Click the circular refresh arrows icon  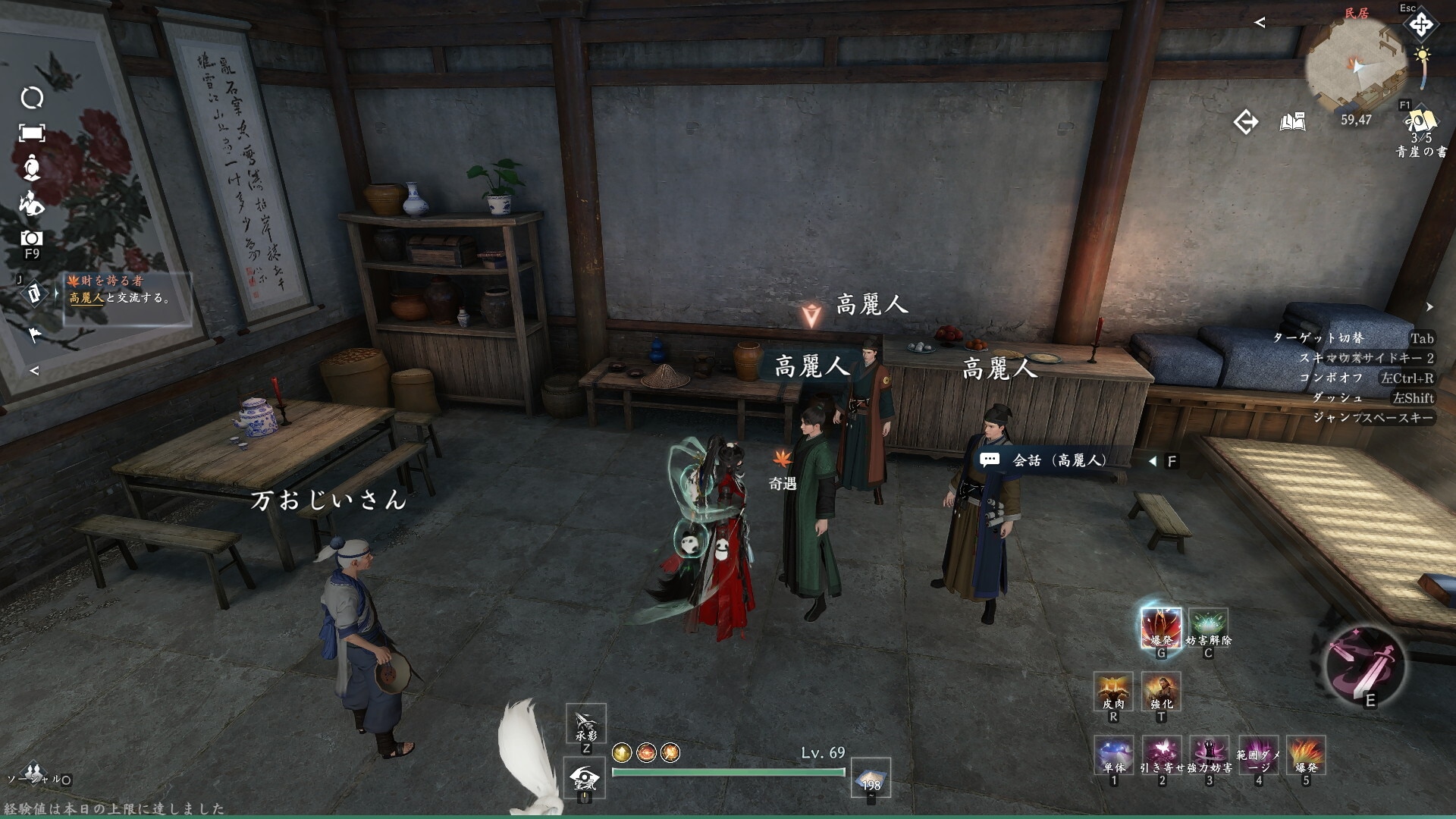coord(32,98)
